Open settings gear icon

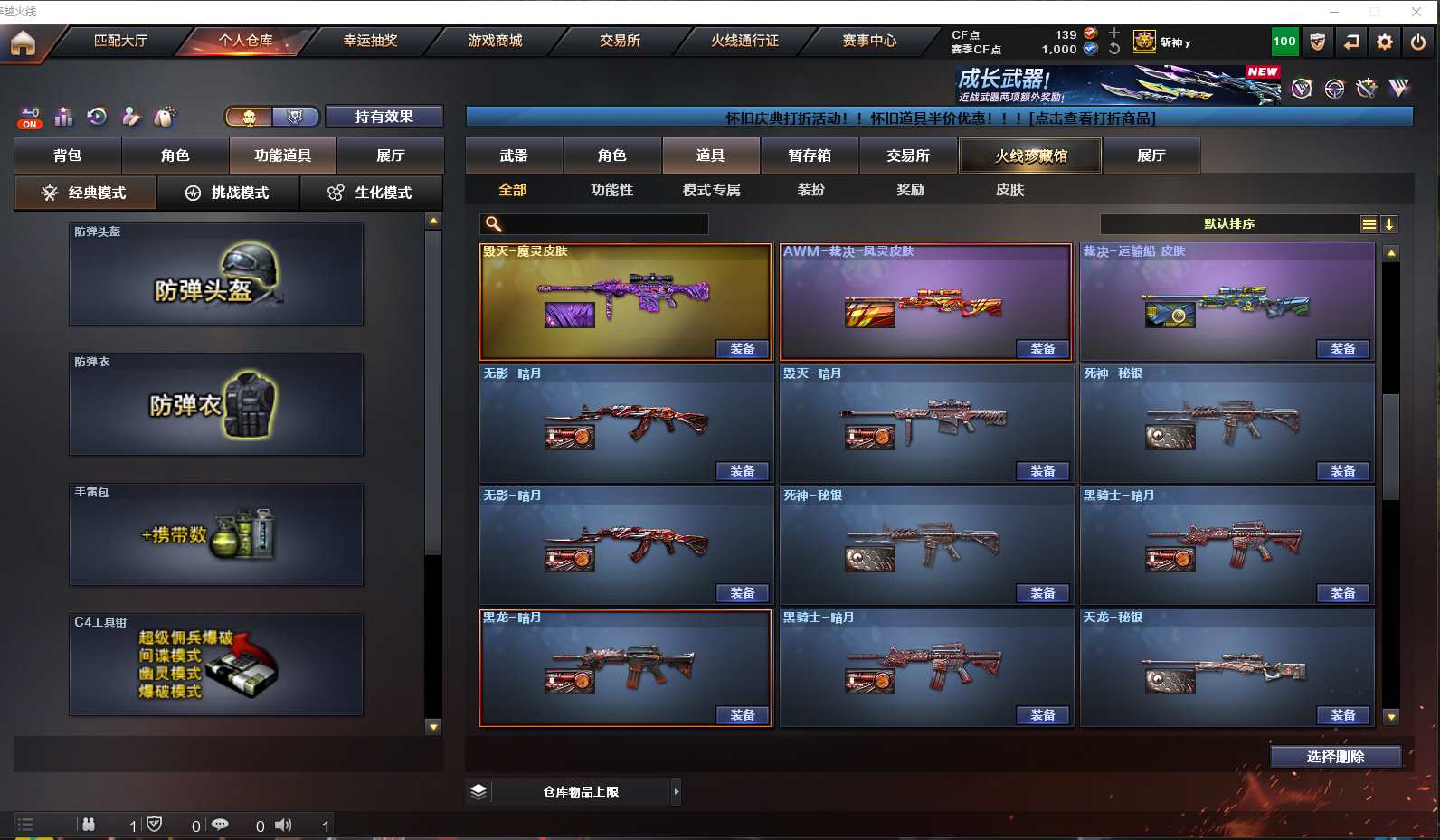point(1384,42)
